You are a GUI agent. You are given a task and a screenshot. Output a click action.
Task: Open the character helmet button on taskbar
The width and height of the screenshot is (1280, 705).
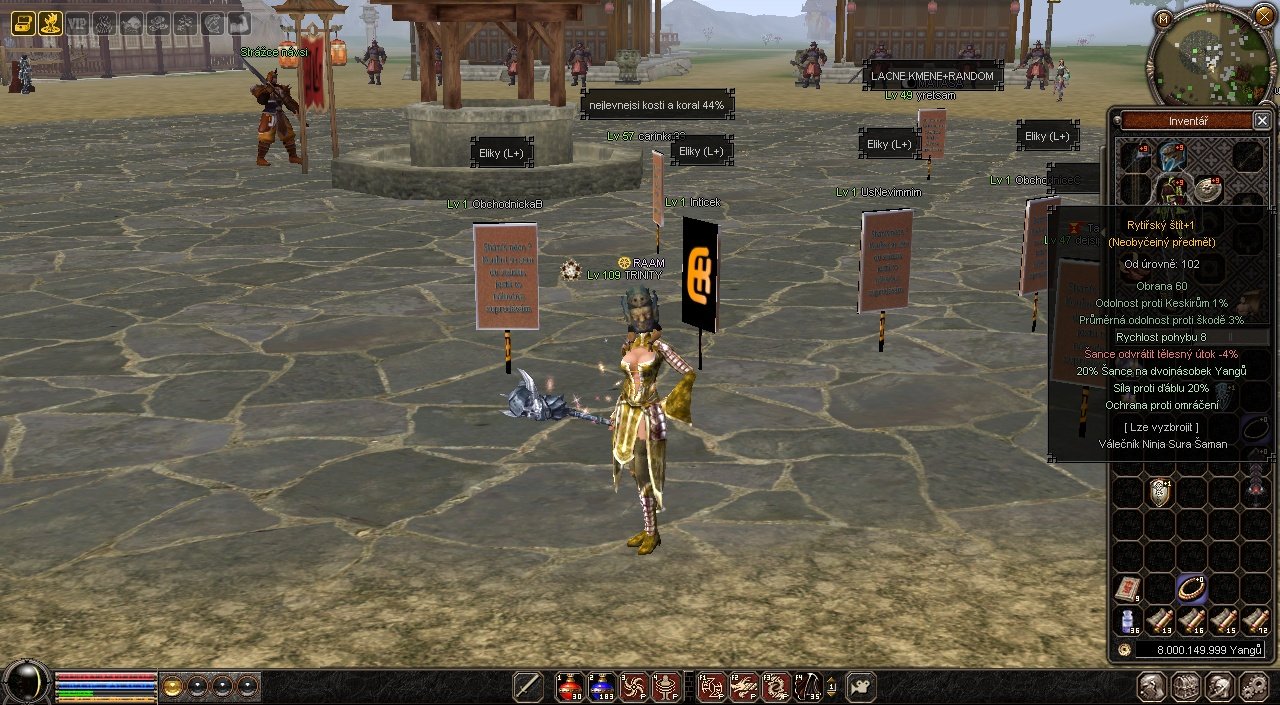click(1152, 687)
